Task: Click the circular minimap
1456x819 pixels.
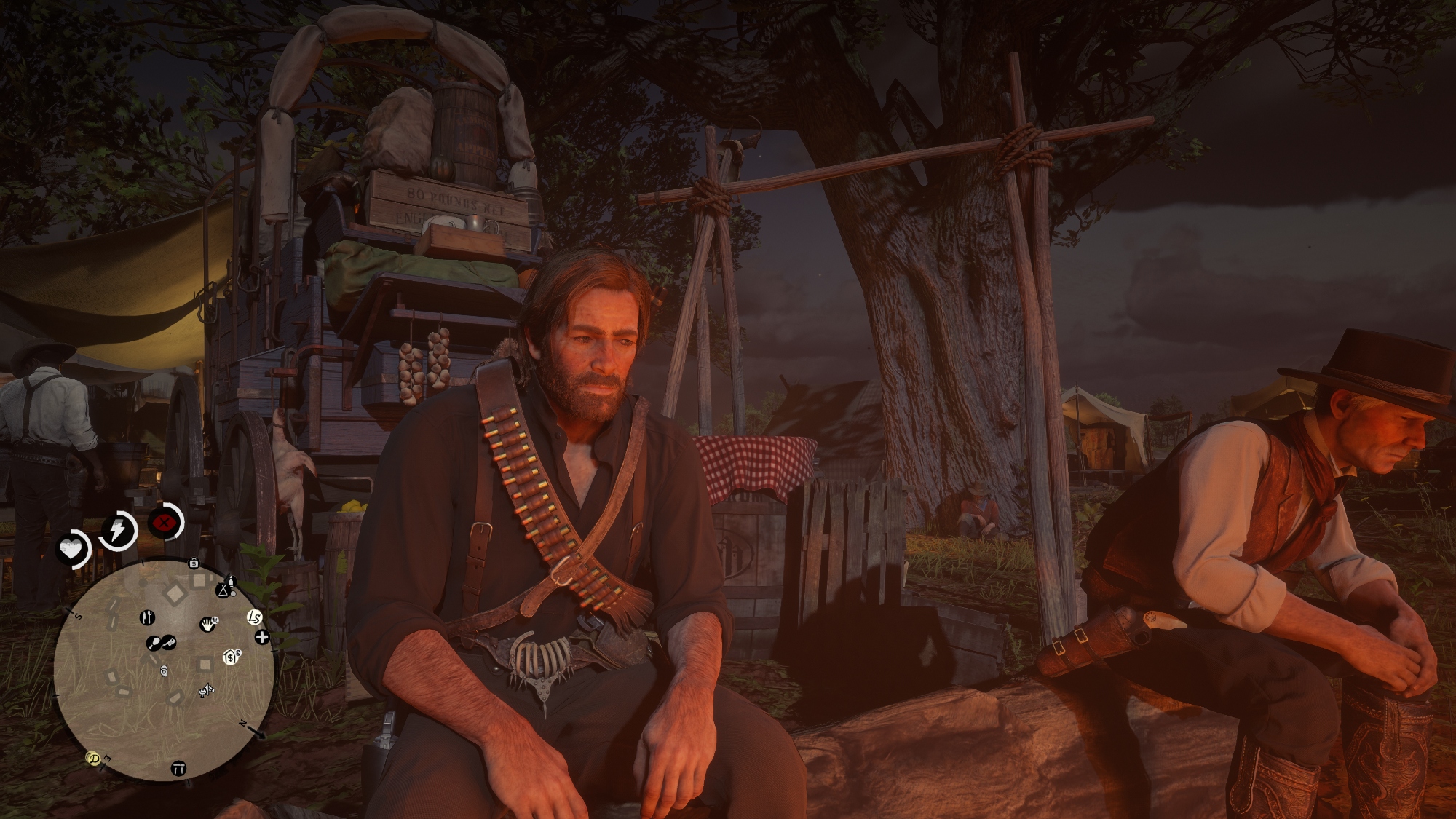Action: (164, 670)
